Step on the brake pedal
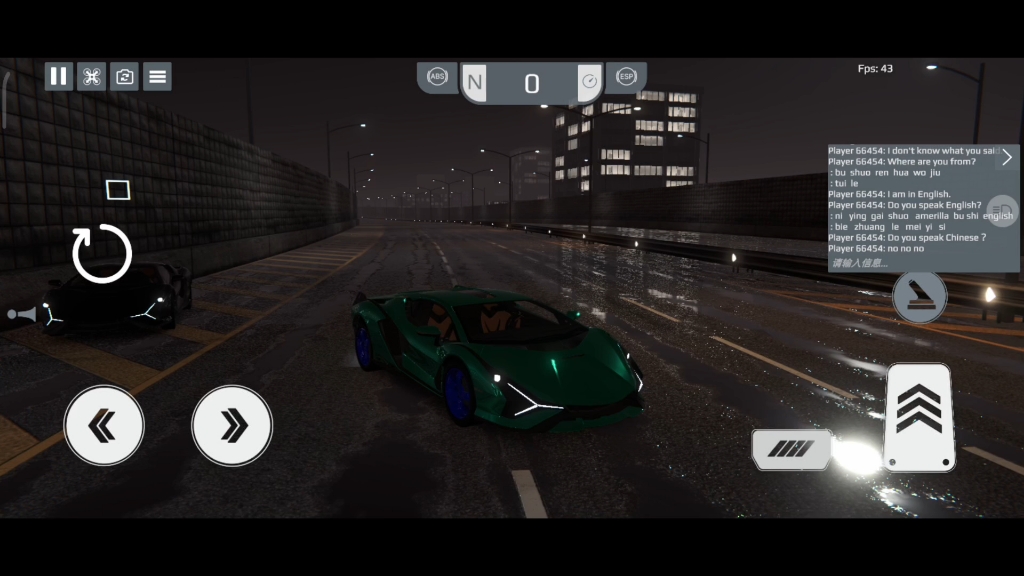This screenshot has height=576, width=1024. click(x=790, y=450)
